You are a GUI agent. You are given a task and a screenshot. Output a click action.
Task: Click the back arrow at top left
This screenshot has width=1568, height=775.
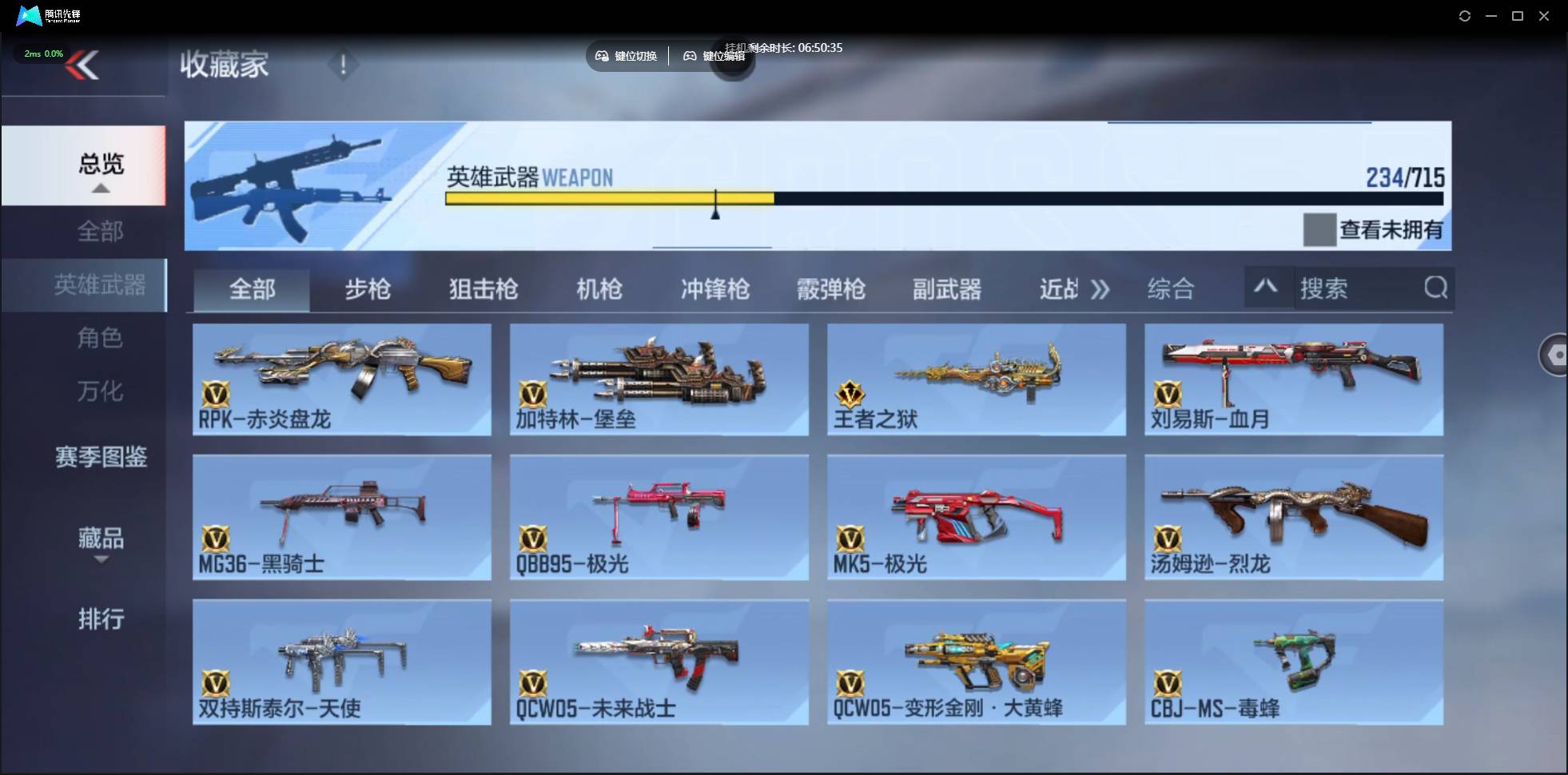pyautogui.click(x=84, y=65)
